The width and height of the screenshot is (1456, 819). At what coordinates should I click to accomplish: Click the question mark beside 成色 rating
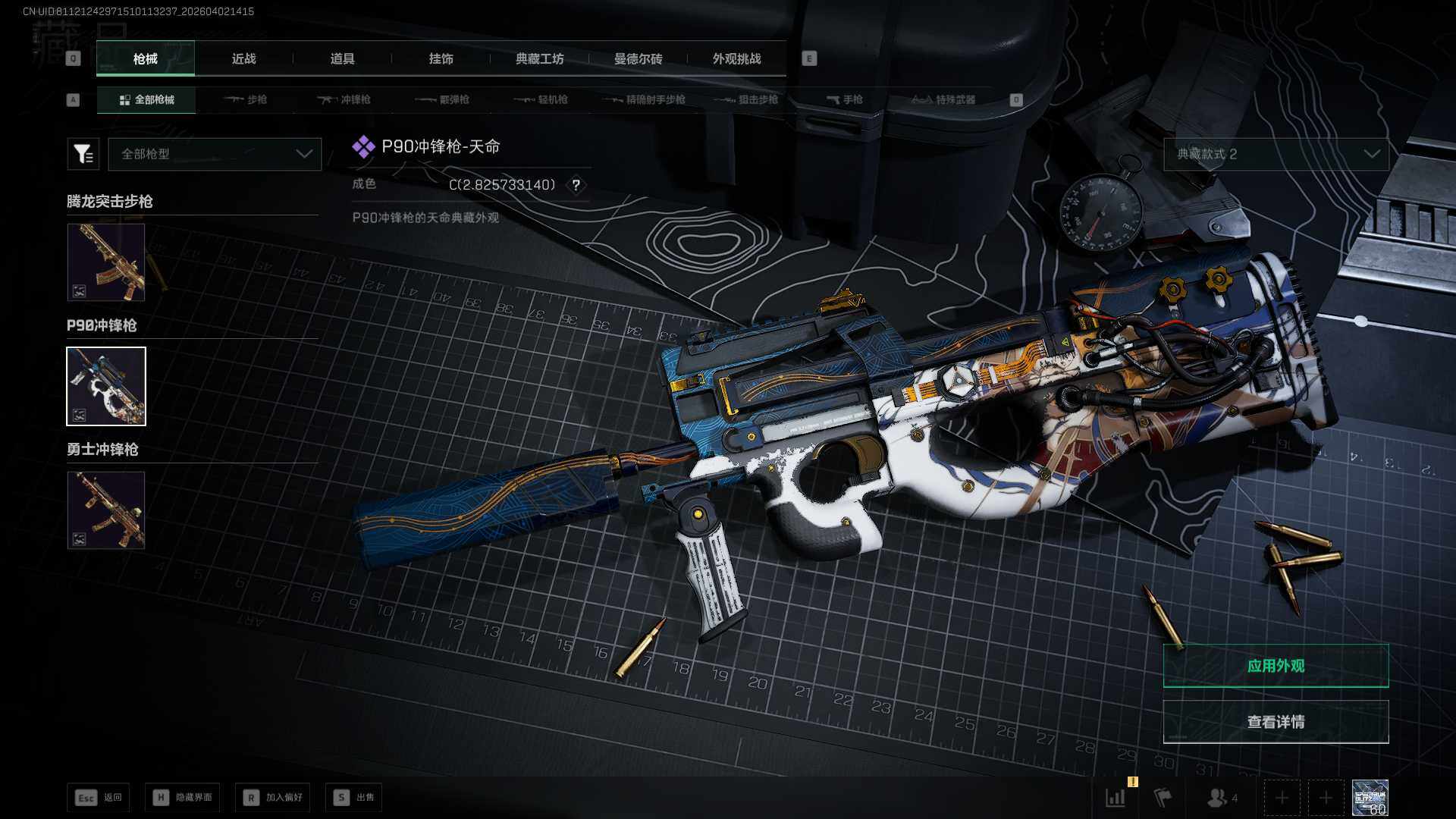coord(576,185)
